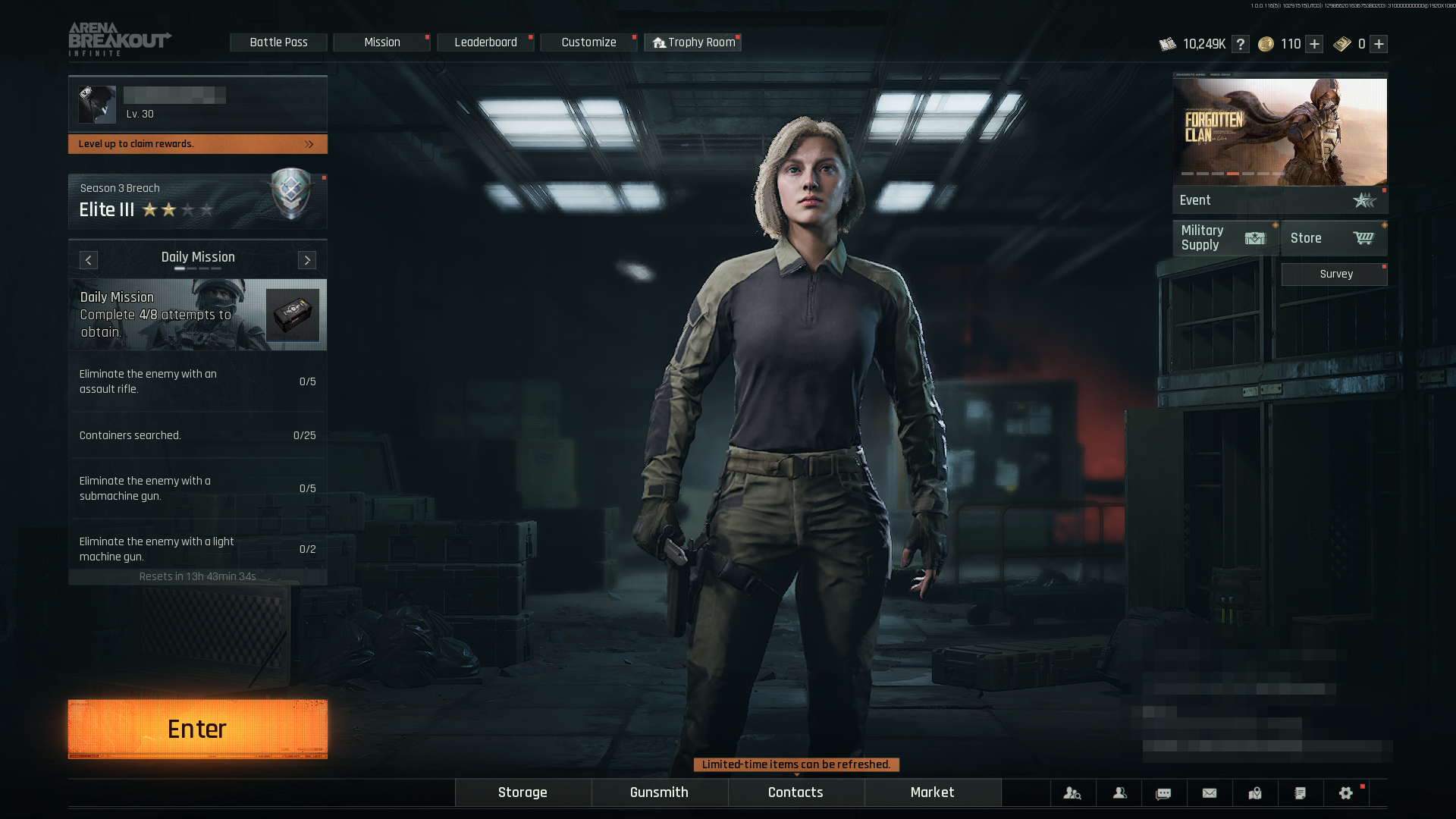Open the mail inbox icon
Image resolution: width=1456 pixels, height=819 pixels.
(x=1209, y=792)
